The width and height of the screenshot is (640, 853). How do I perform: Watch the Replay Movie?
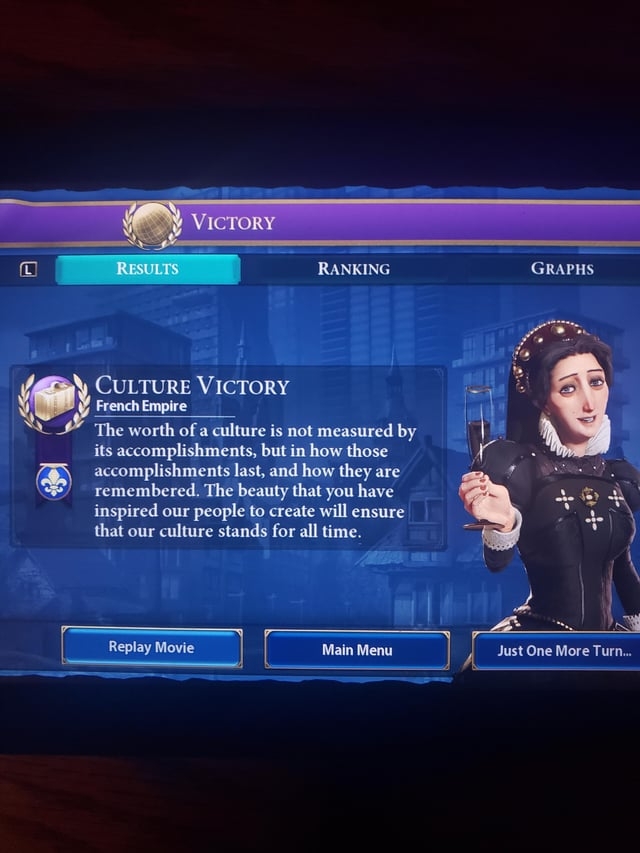[x=151, y=648]
